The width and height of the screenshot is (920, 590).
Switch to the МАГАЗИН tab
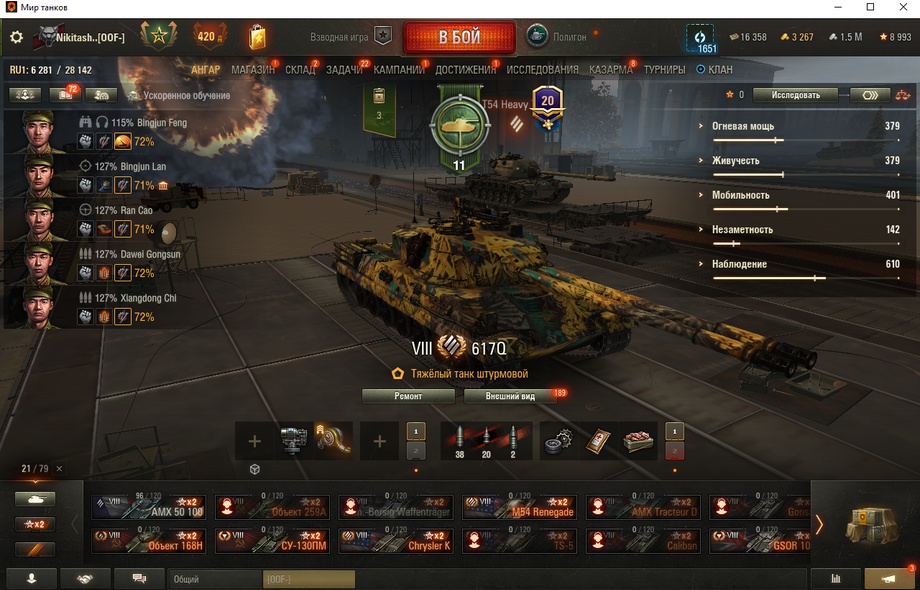252,70
